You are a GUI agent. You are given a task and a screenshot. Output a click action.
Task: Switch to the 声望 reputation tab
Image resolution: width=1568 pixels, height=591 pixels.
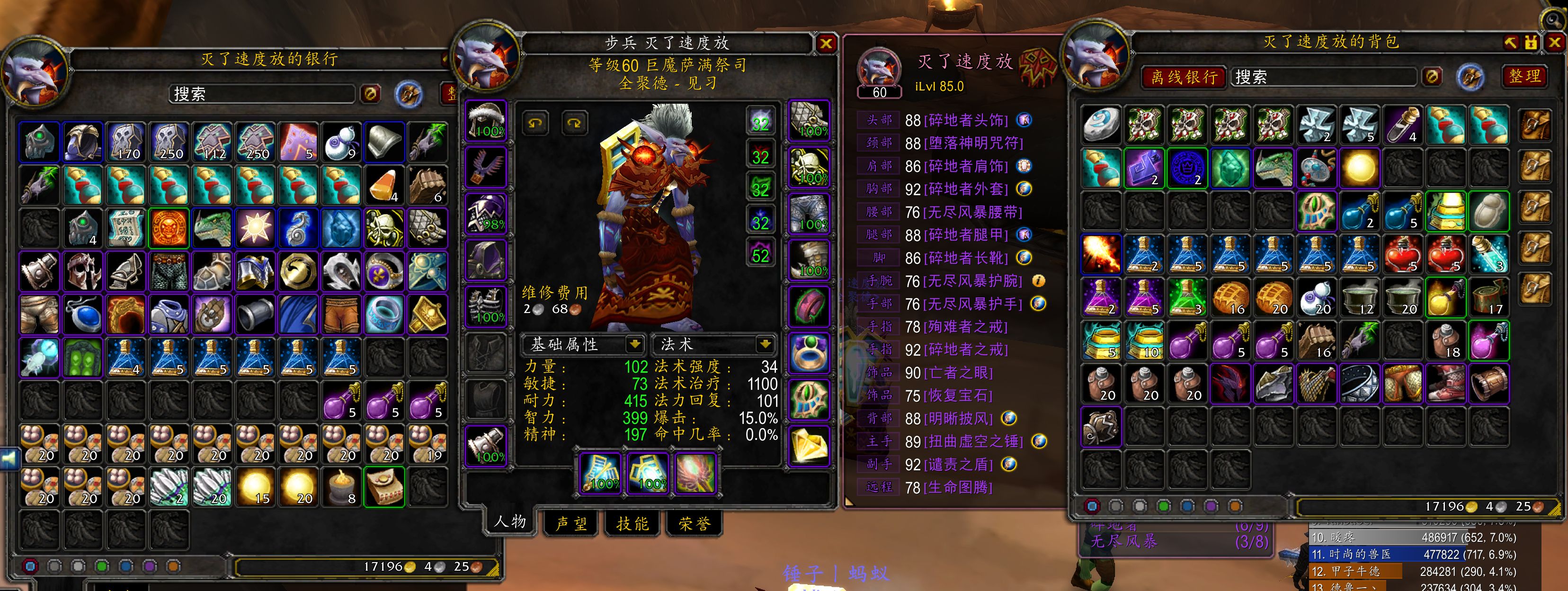click(571, 523)
